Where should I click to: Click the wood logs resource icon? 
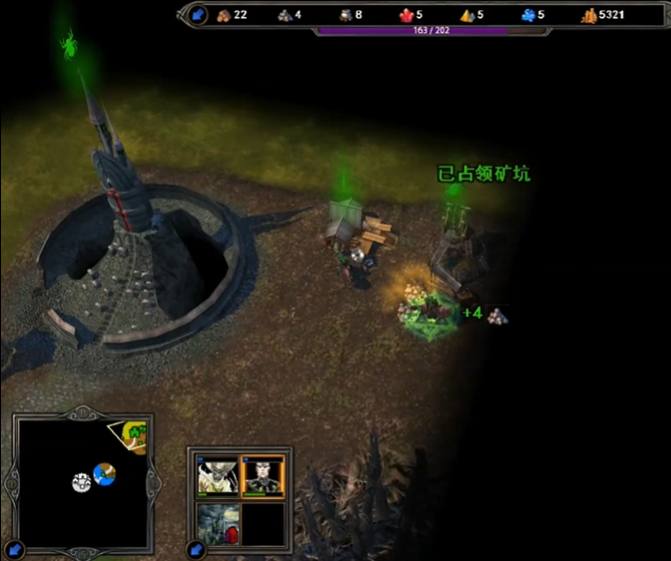click(224, 15)
